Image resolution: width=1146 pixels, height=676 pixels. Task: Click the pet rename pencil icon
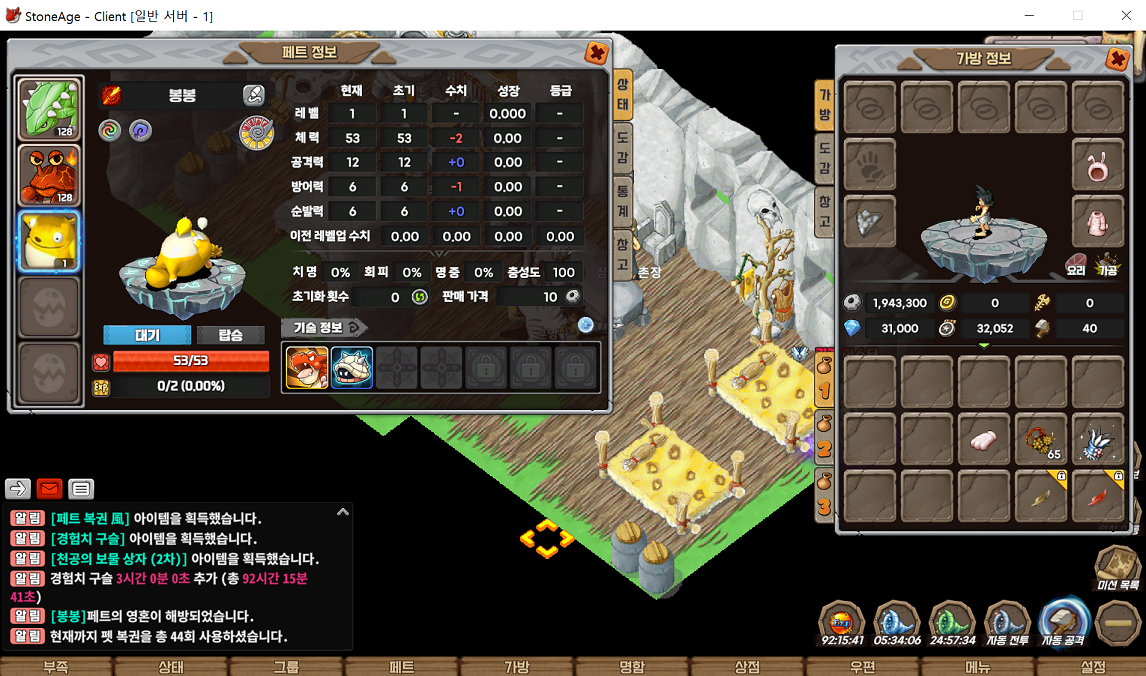point(254,95)
